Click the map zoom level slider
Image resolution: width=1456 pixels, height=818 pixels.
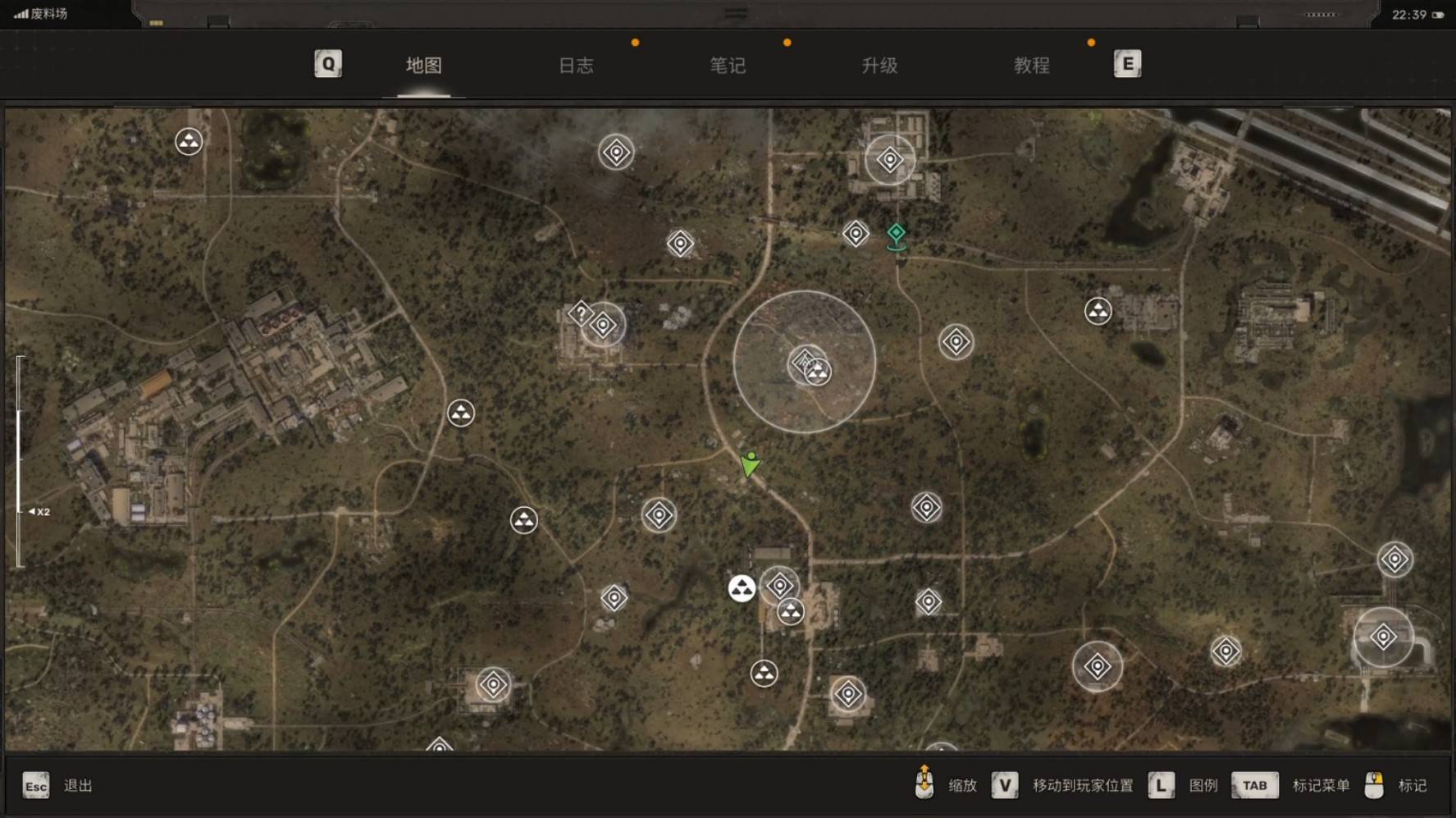click(x=20, y=462)
